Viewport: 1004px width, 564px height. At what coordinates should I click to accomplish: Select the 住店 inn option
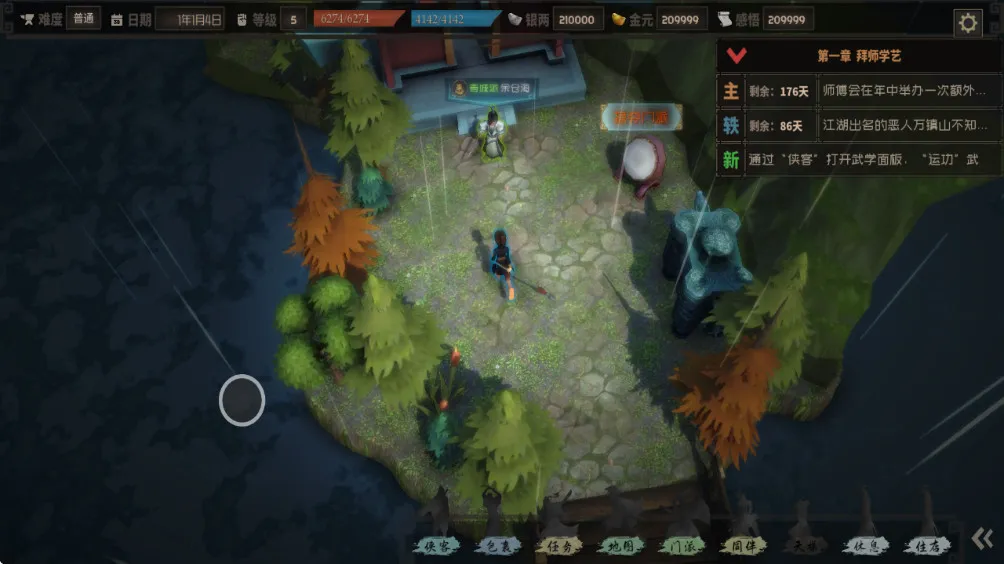click(926, 546)
